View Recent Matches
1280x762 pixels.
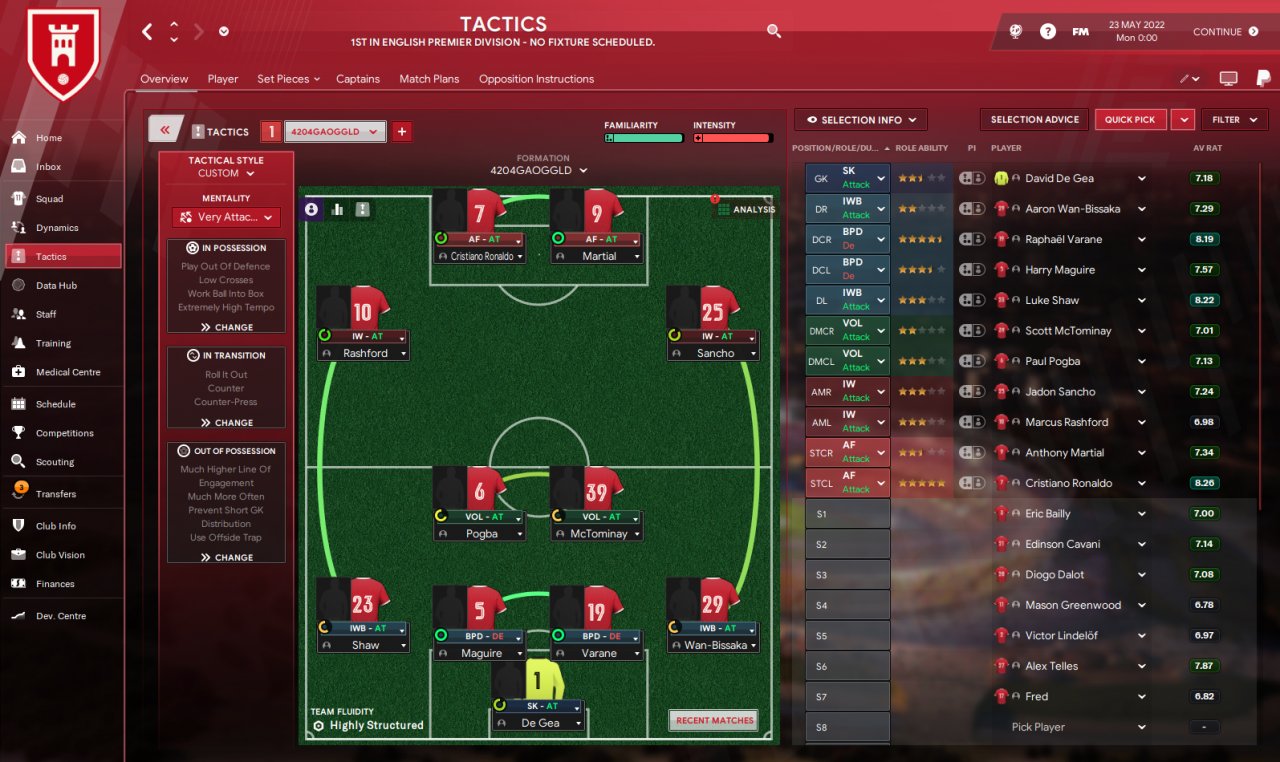pos(713,720)
